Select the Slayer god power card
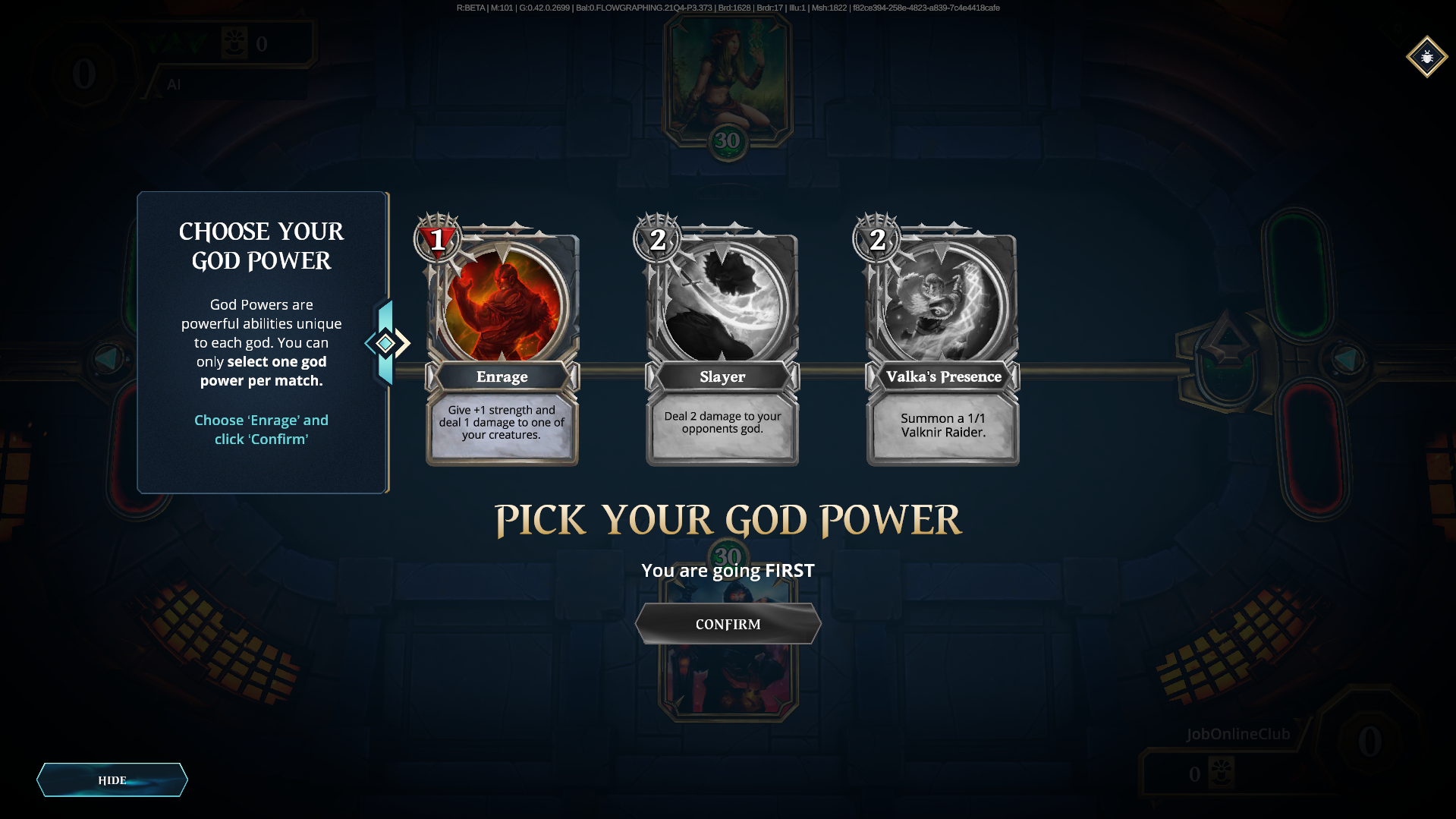 click(722, 342)
